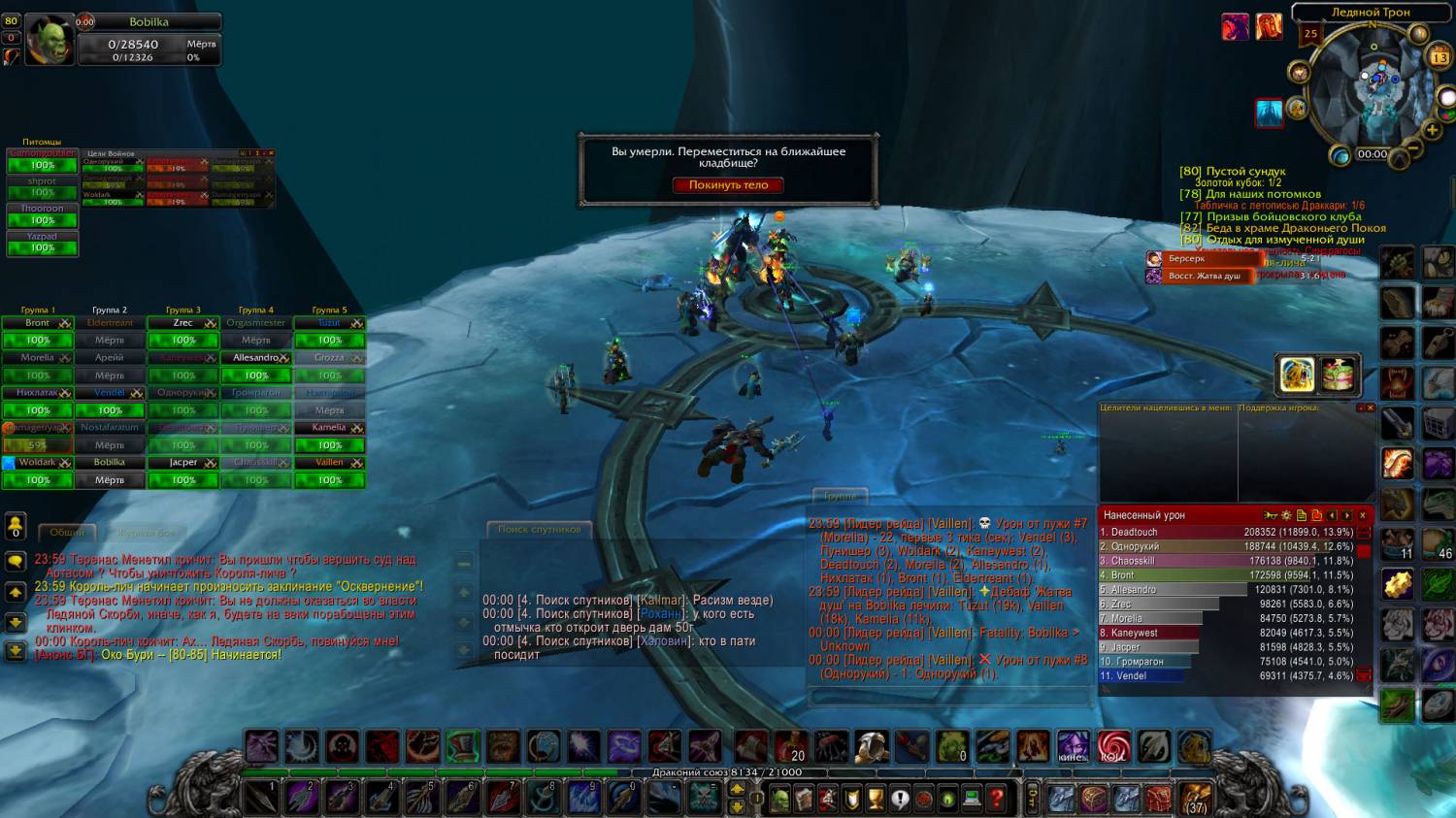The width and height of the screenshot is (1456, 818).
Task: Close the damage meter window
Action: 1363,515
